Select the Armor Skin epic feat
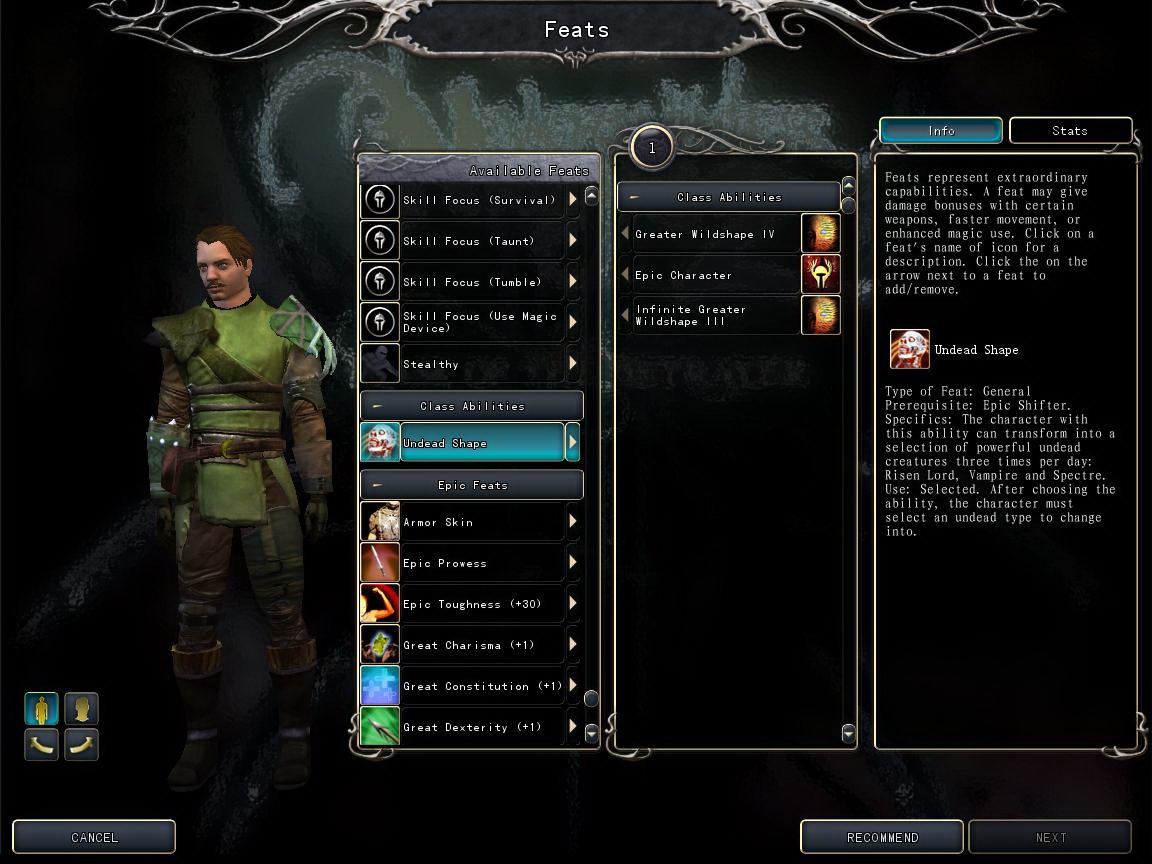This screenshot has height=864, width=1152. (481, 522)
